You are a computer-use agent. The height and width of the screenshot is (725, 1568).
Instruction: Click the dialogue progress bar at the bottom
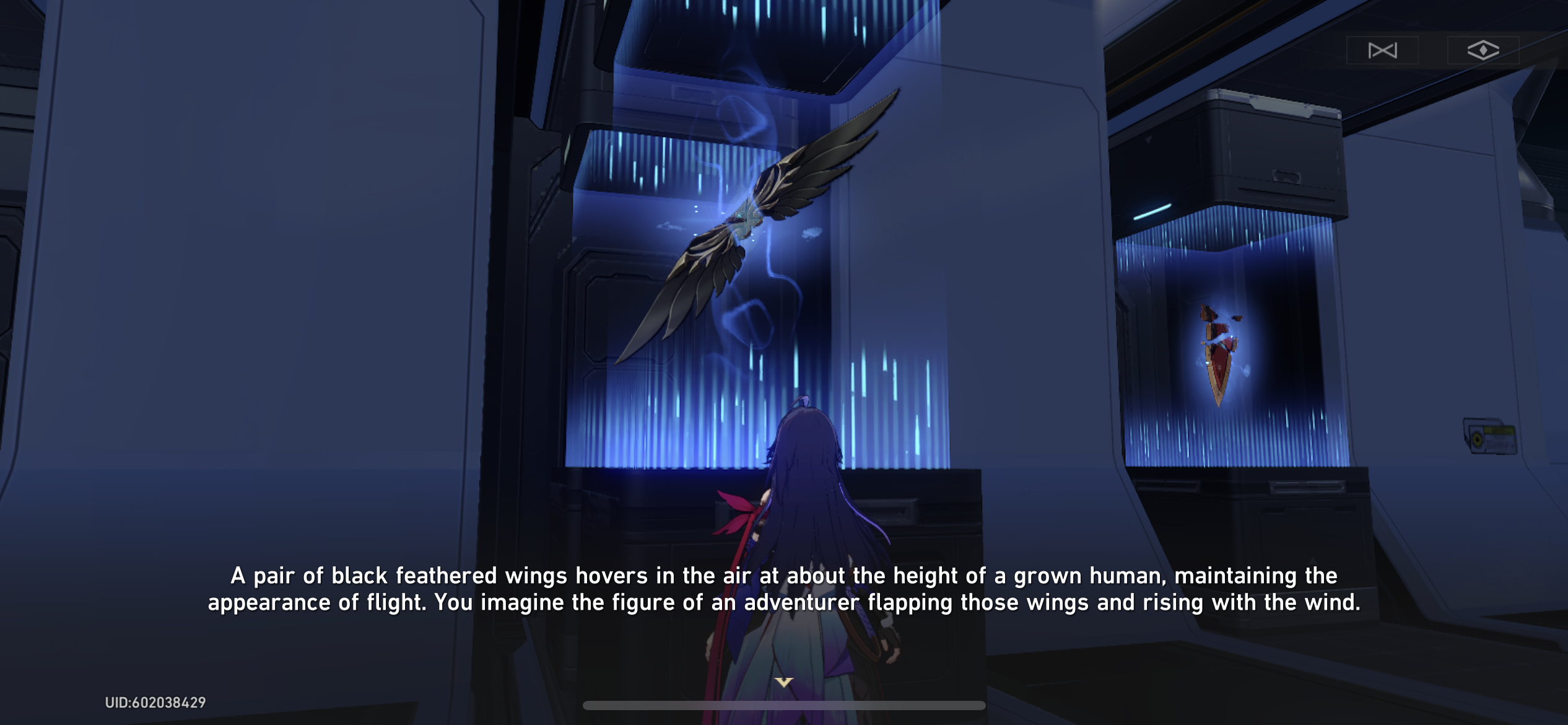[783, 703]
